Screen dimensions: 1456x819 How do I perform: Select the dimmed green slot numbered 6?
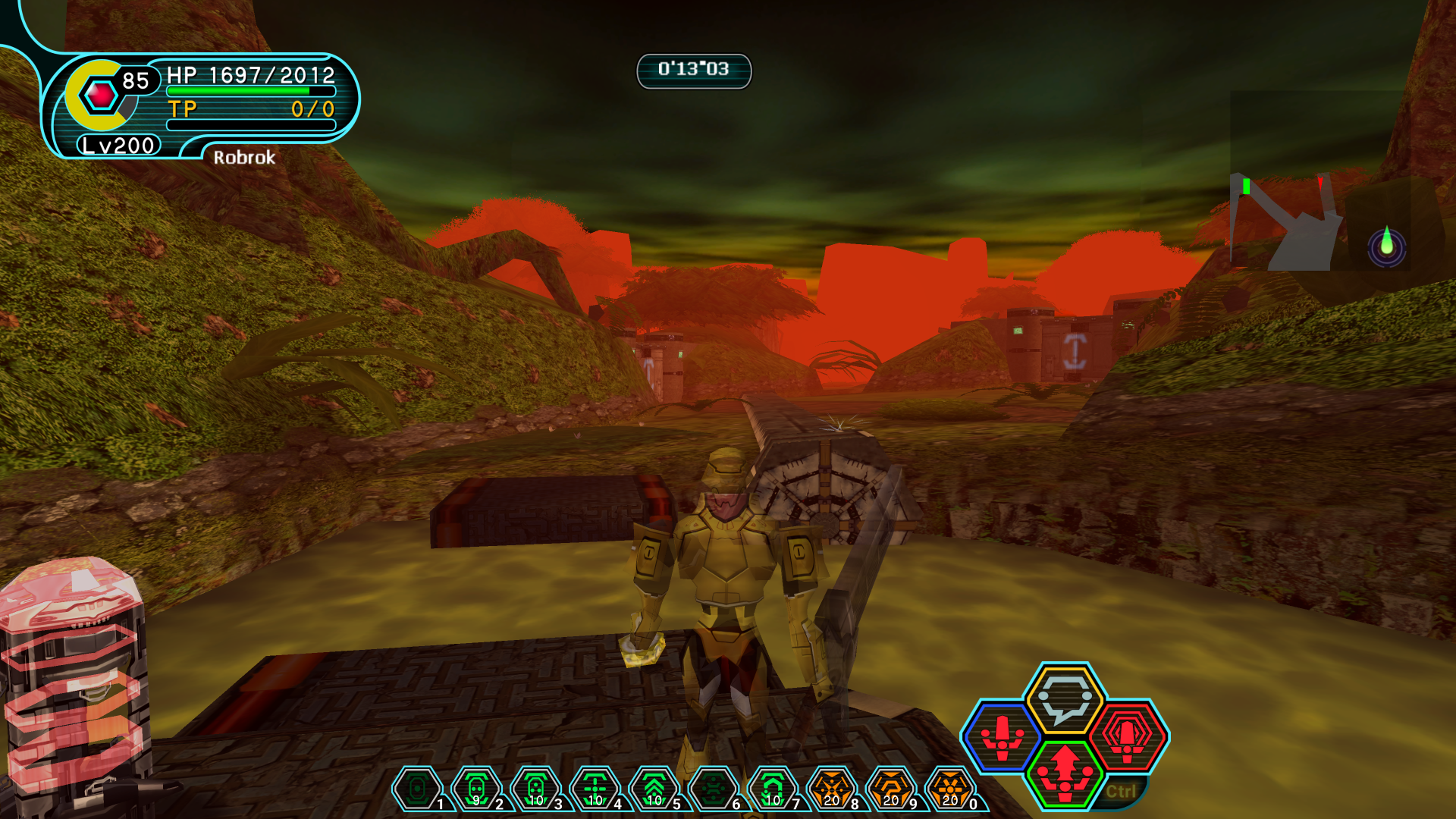713,789
